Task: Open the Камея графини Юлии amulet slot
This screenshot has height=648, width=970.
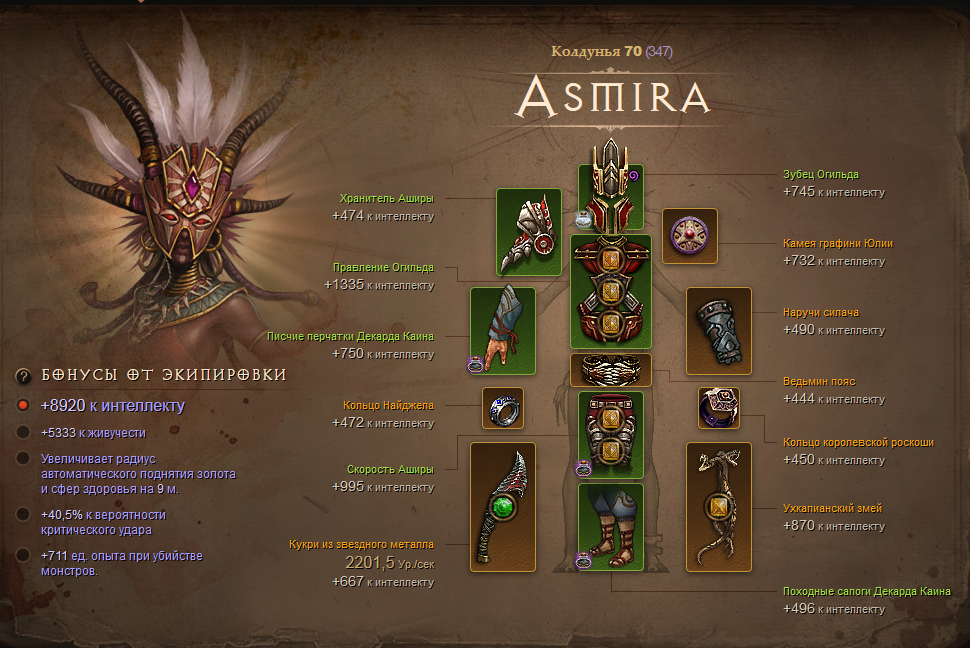Action: coord(690,236)
